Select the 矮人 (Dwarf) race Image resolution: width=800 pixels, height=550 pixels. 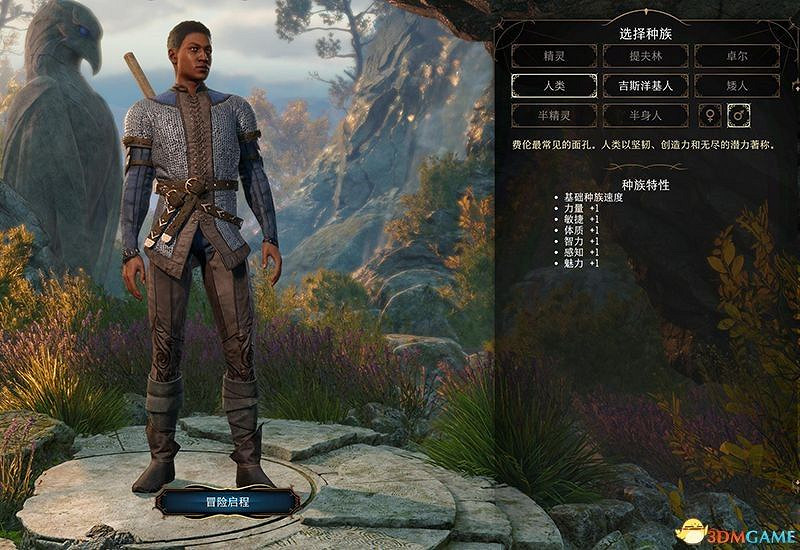[x=736, y=86]
